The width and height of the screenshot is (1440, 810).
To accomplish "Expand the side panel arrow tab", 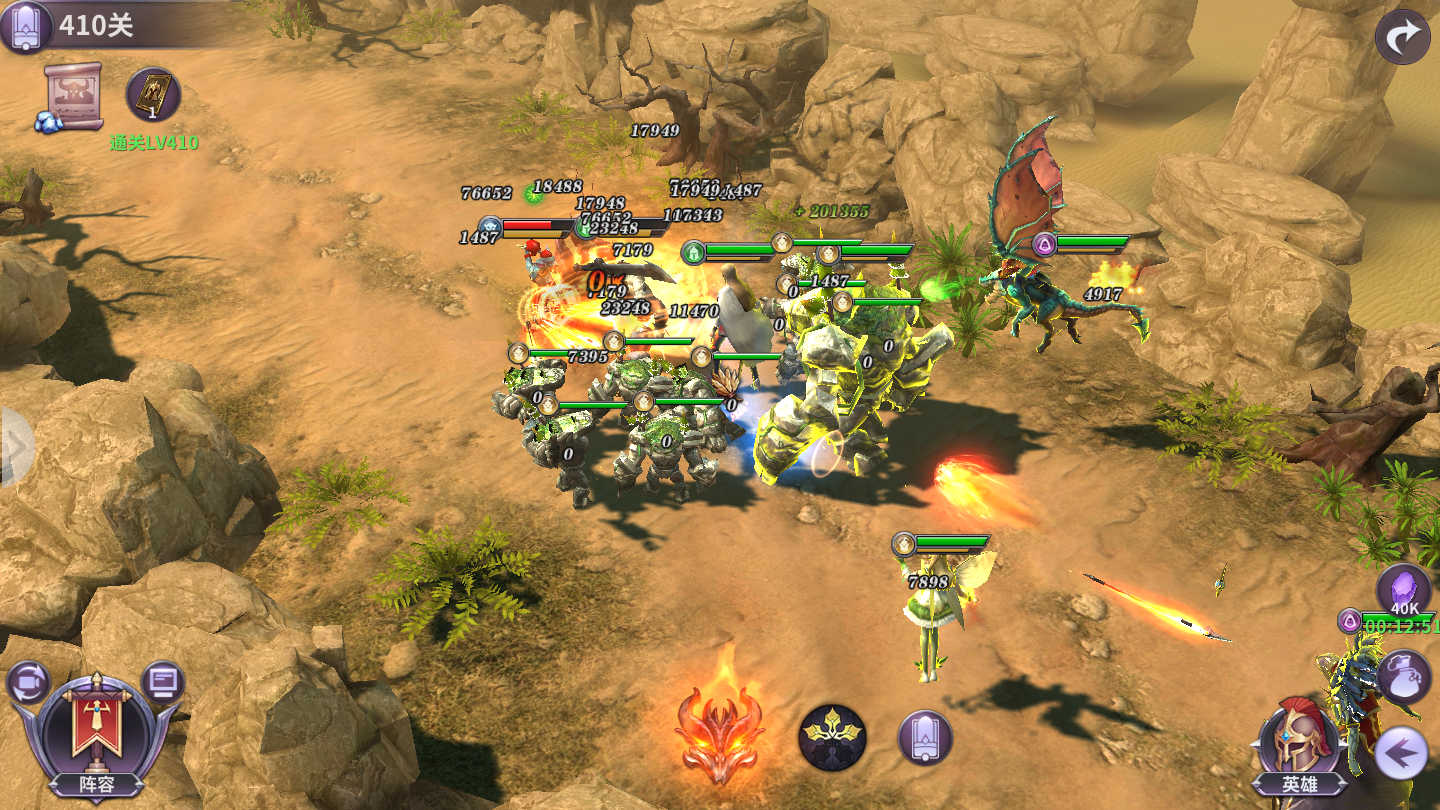I will click(14, 446).
